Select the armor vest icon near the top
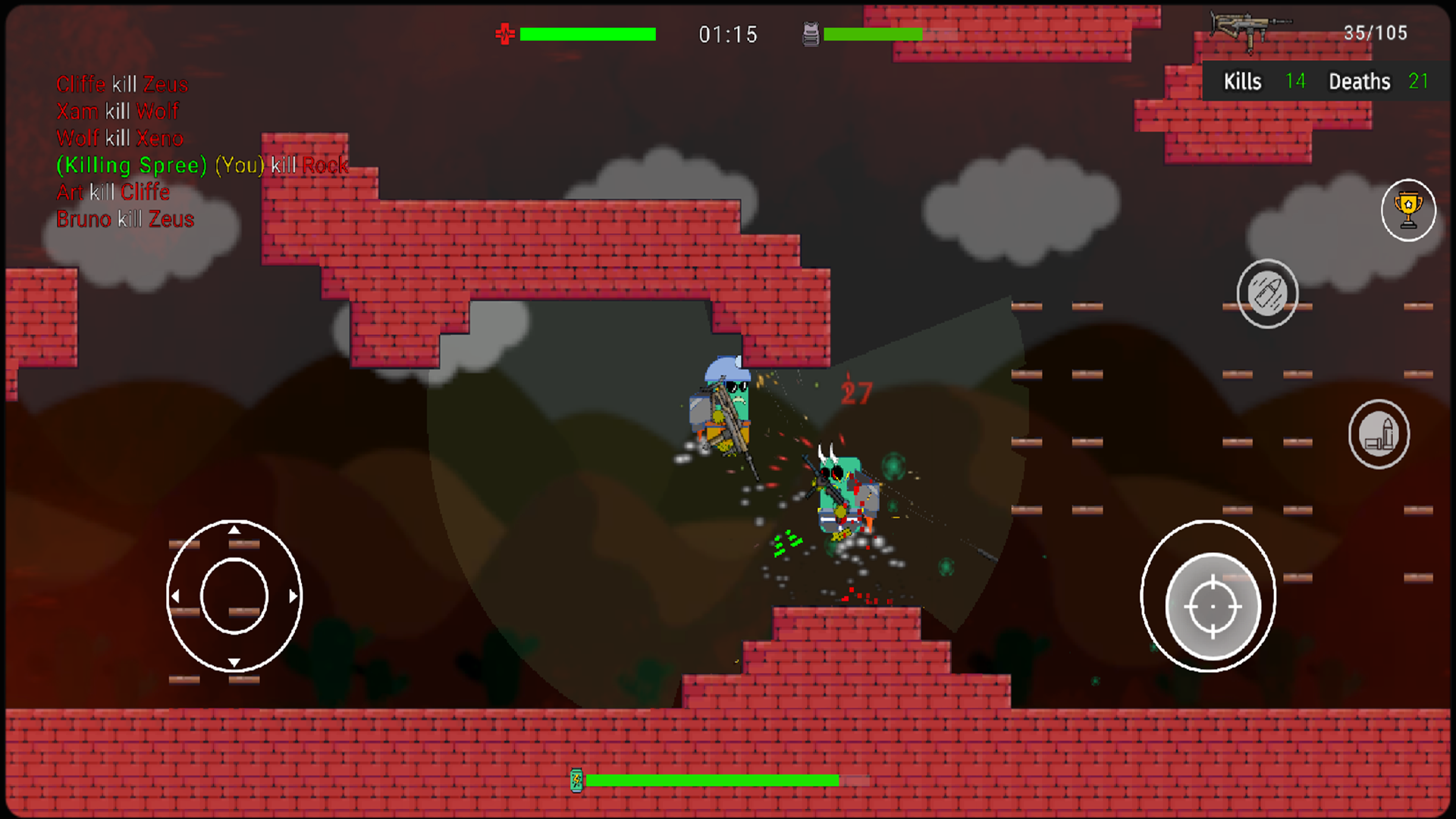This screenshot has height=819, width=1456. click(810, 33)
